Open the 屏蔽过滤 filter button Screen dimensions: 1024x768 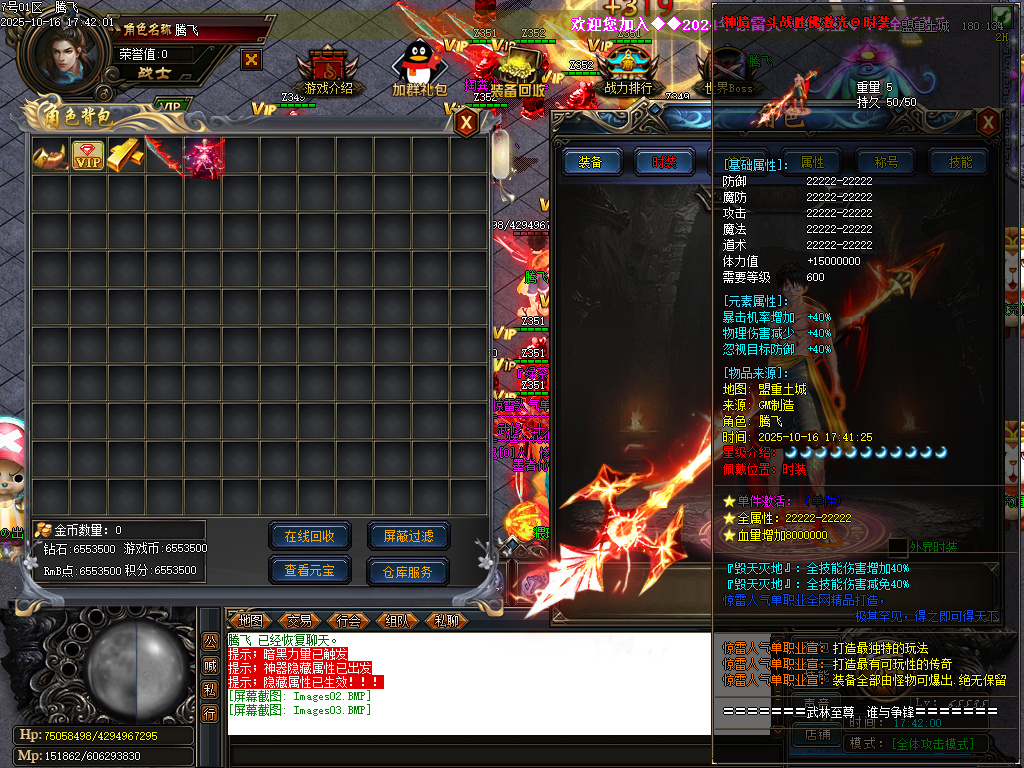[x=408, y=536]
